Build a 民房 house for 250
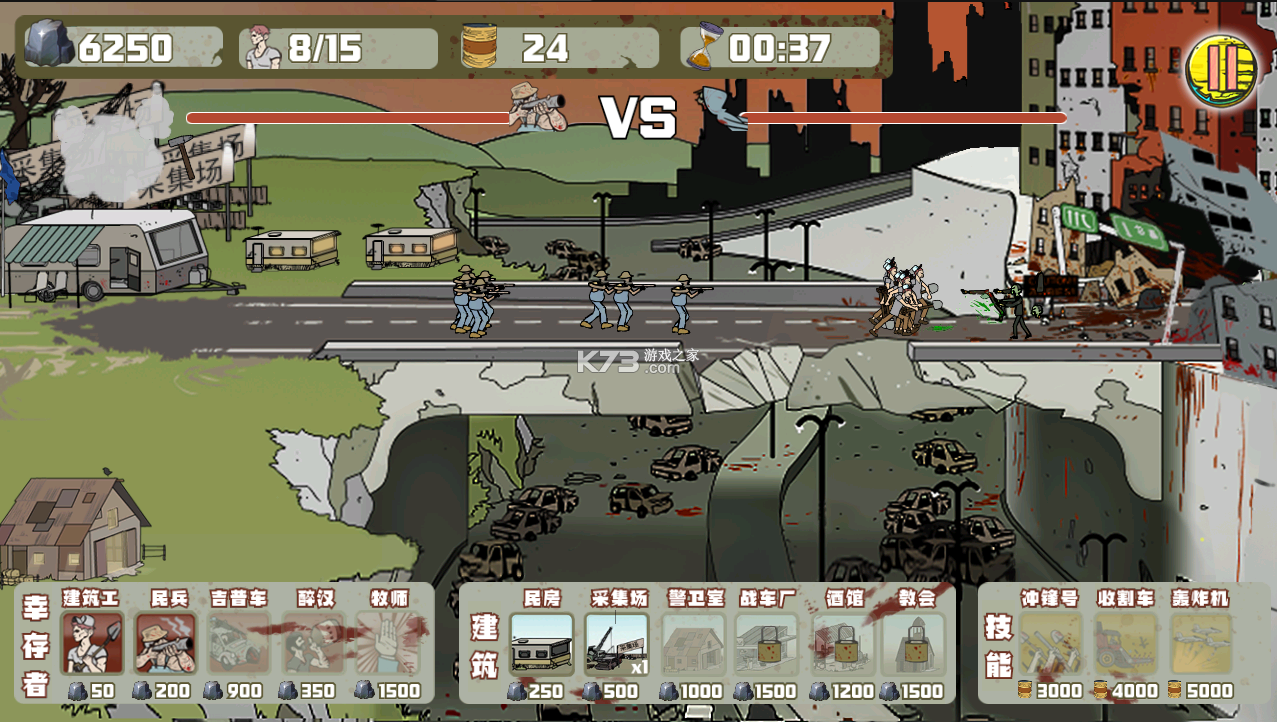This screenshot has height=722, width=1277. point(542,644)
